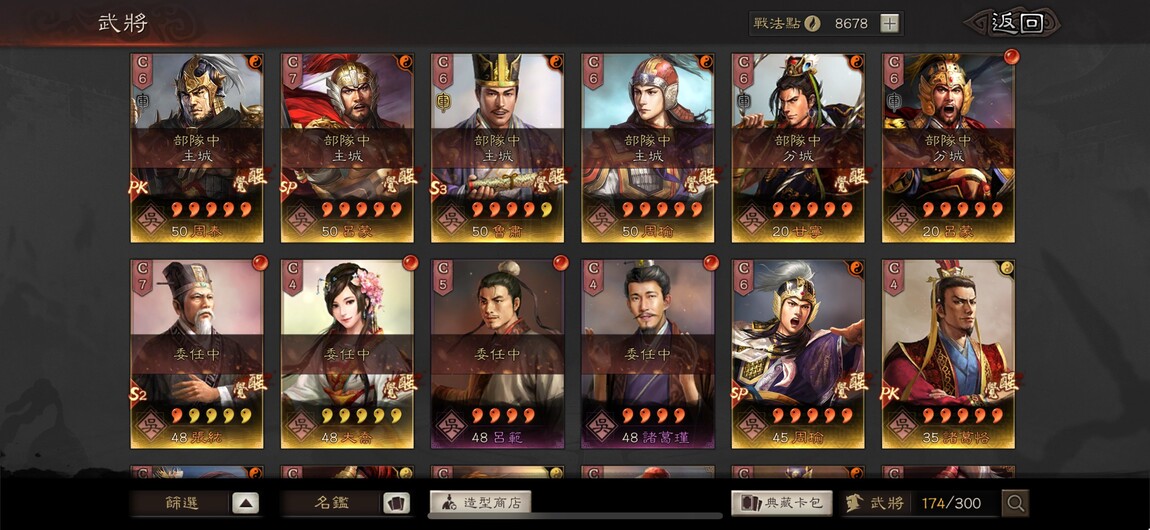Open the 典藏卡包 card pack
This screenshot has height=530, width=1150.
pos(781,503)
